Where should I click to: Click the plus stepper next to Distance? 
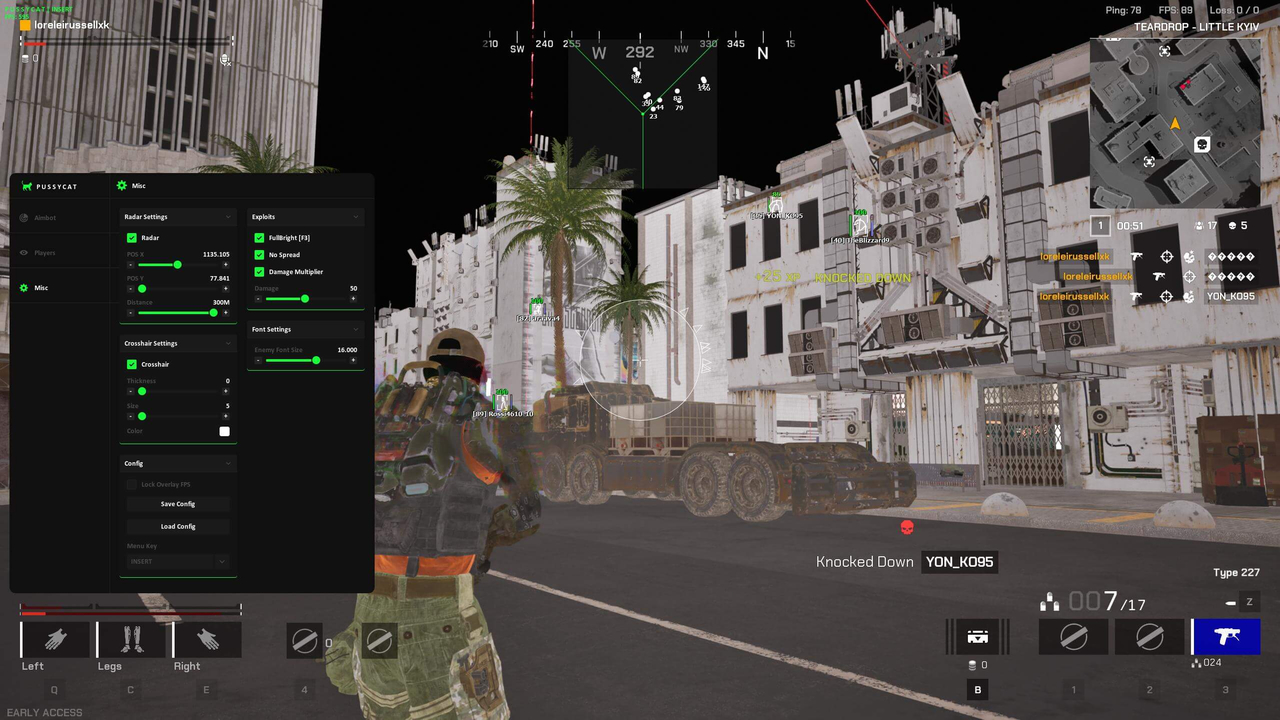[226, 312]
